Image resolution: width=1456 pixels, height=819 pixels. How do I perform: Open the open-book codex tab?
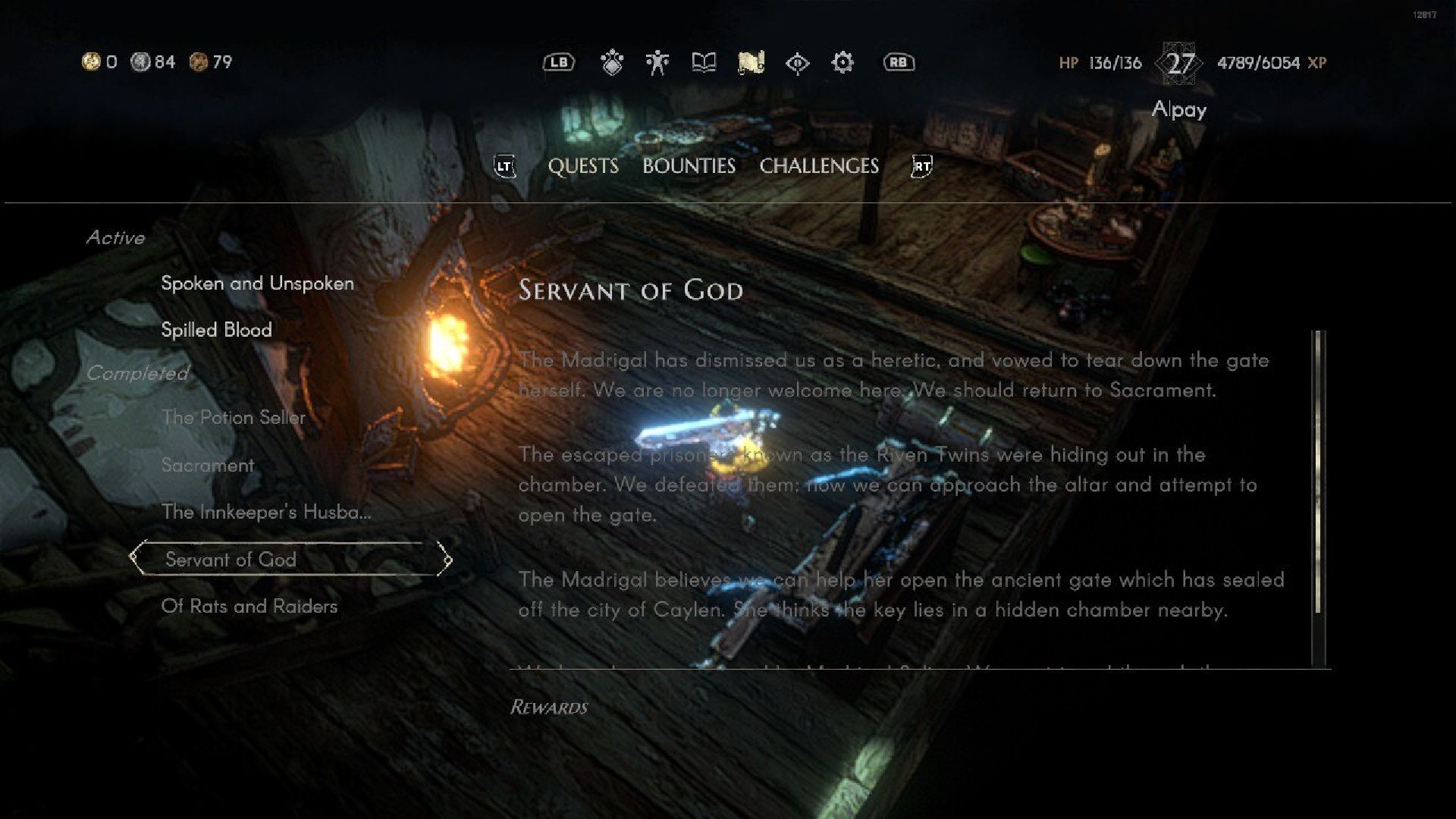pos(704,63)
